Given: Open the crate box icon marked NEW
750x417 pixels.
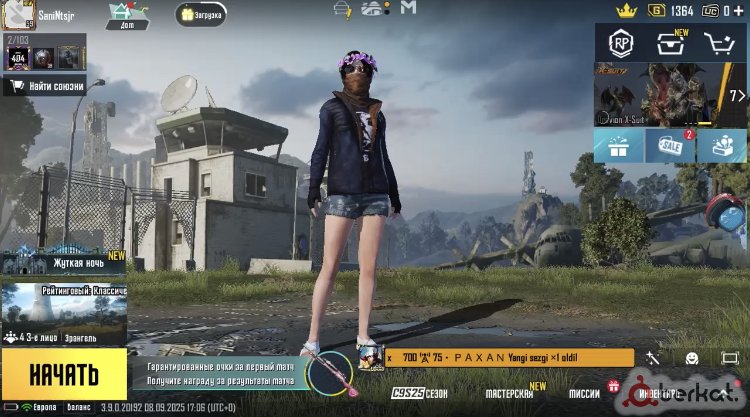Looking at the screenshot, I should coord(670,43).
